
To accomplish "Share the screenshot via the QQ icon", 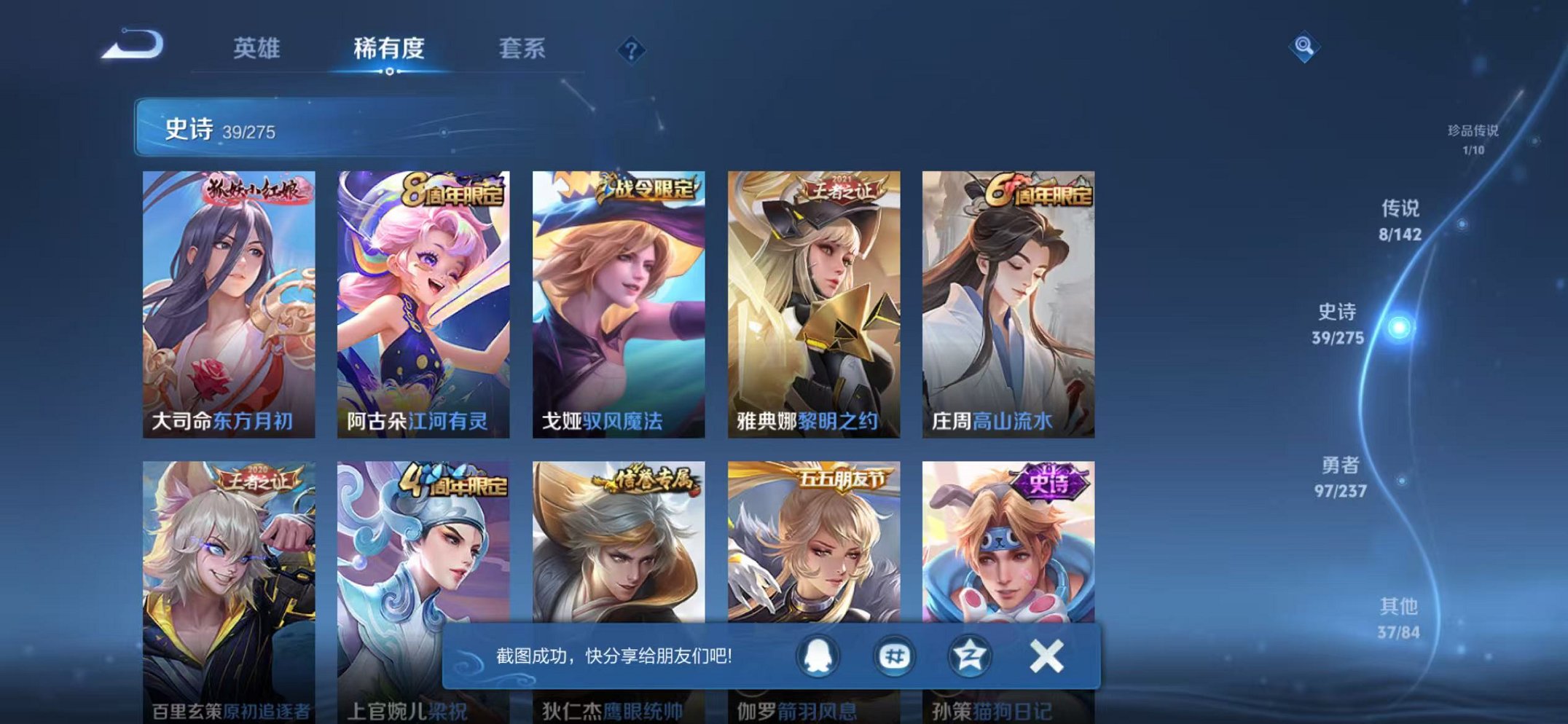I will click(x=818, y=656).
